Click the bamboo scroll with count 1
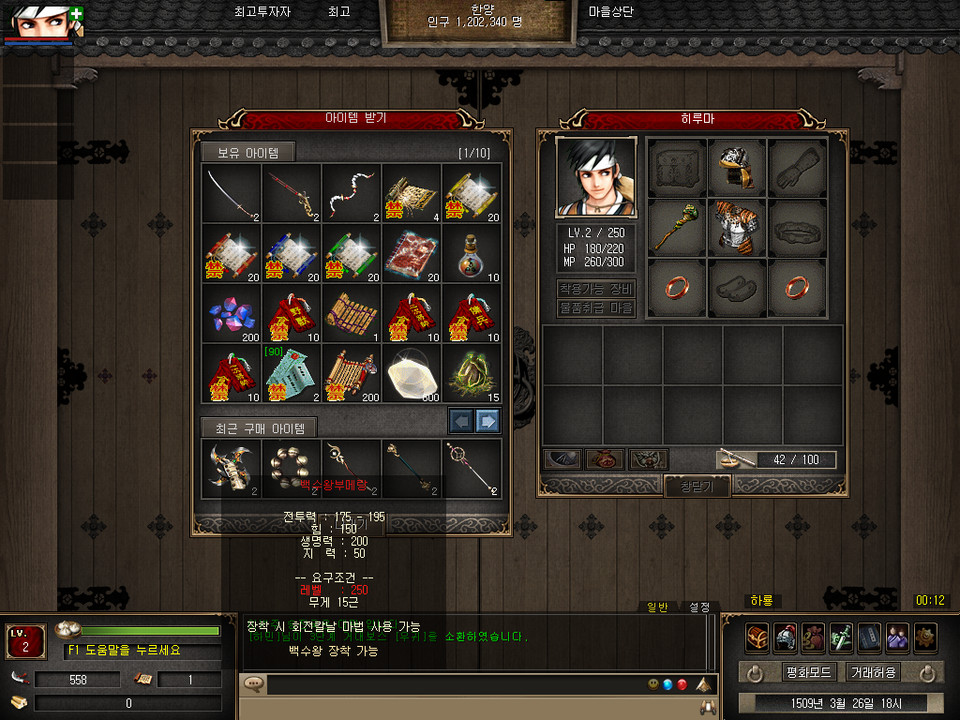The height and width of the screenshot is (720, 960). (x=351, y=313)
